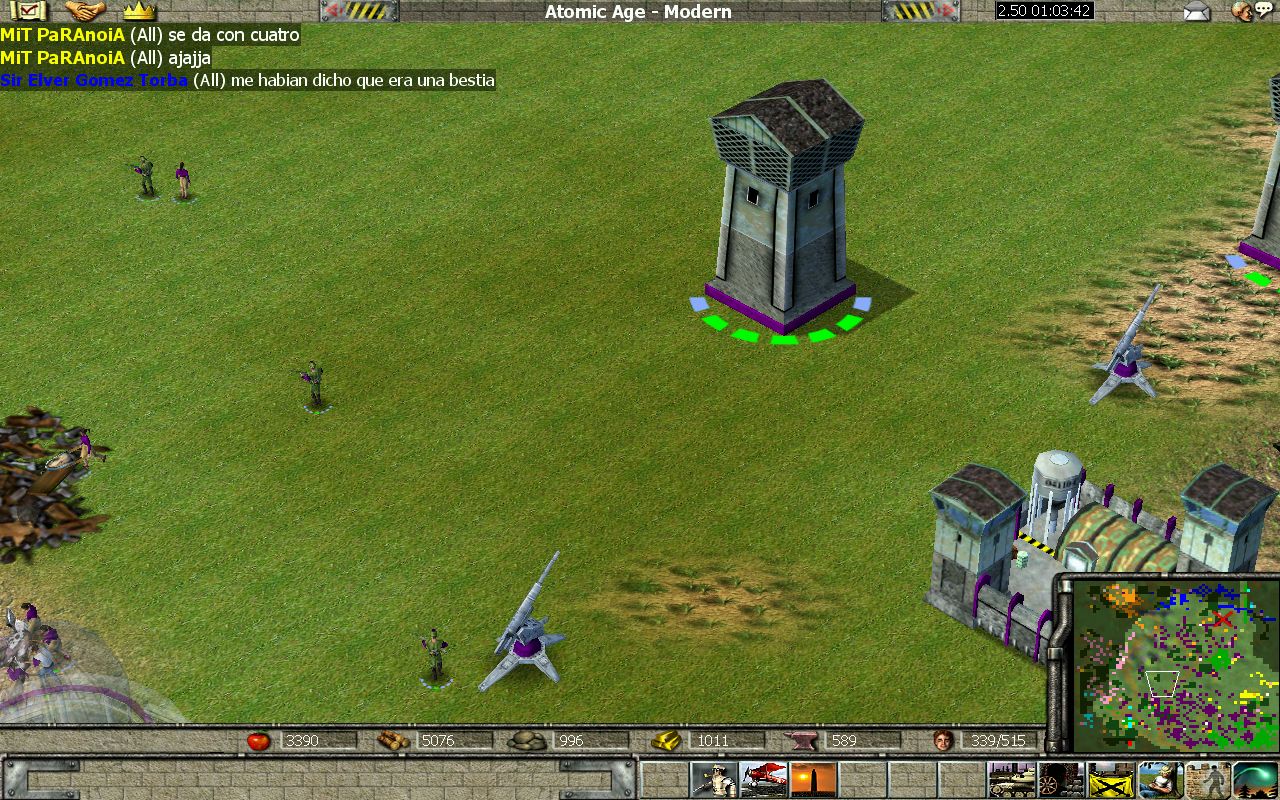Click the yellow crossed-swords flag button

click(x=1110, y=779)
